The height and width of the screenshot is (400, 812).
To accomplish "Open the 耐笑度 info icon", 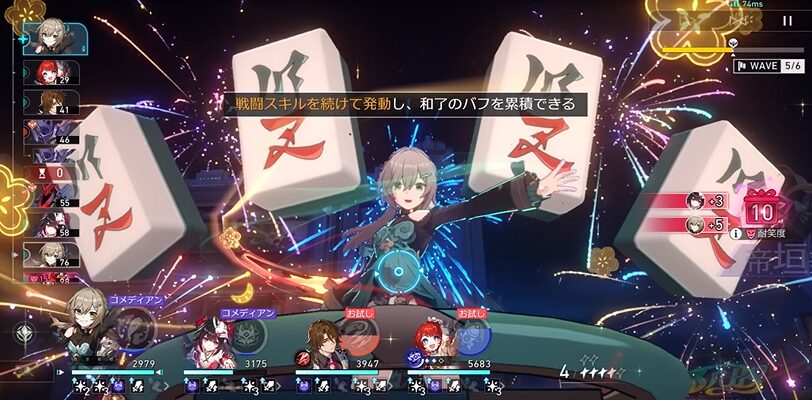I will 736,233.
